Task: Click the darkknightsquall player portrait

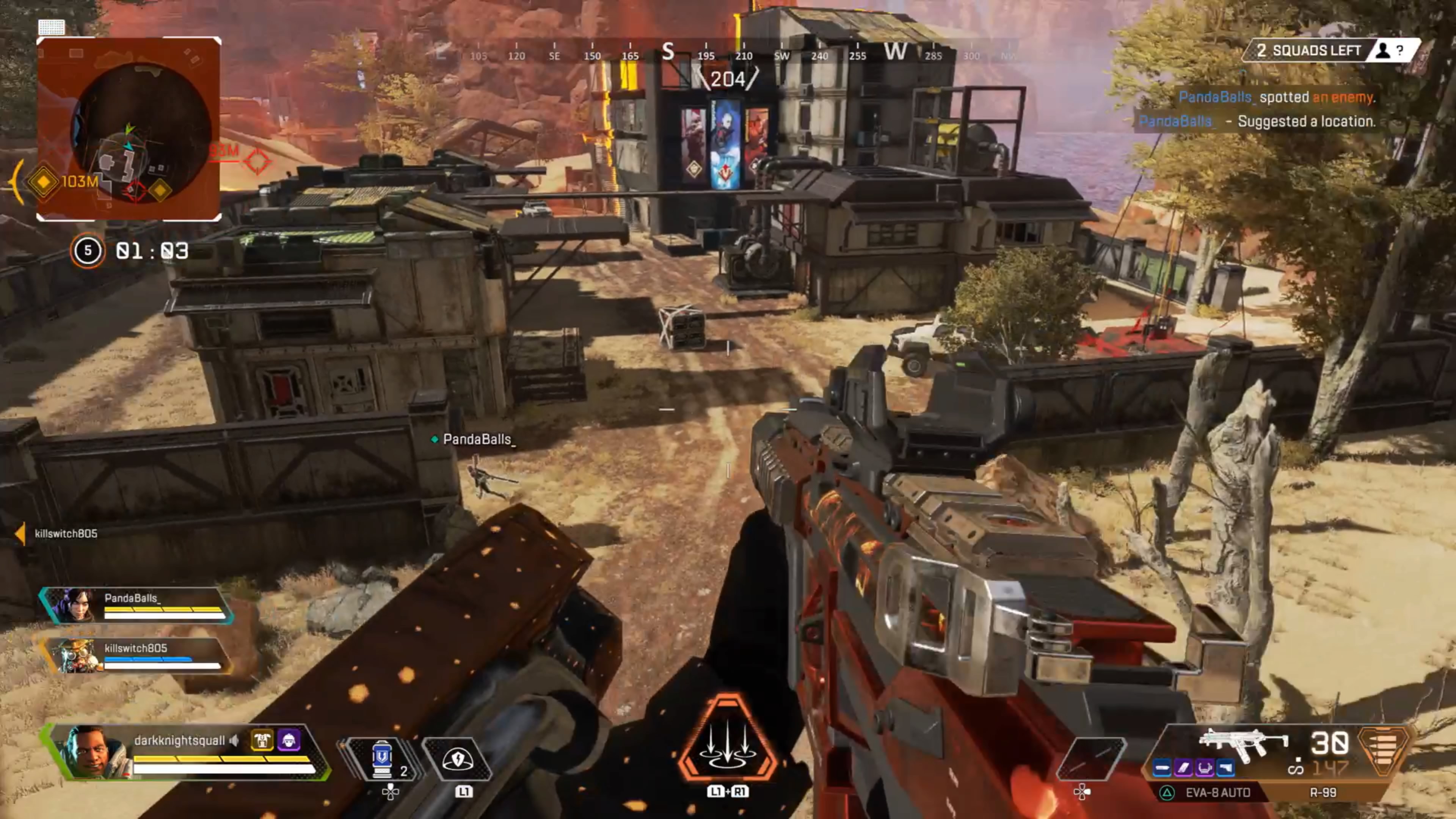Action: tap(91, 752)
